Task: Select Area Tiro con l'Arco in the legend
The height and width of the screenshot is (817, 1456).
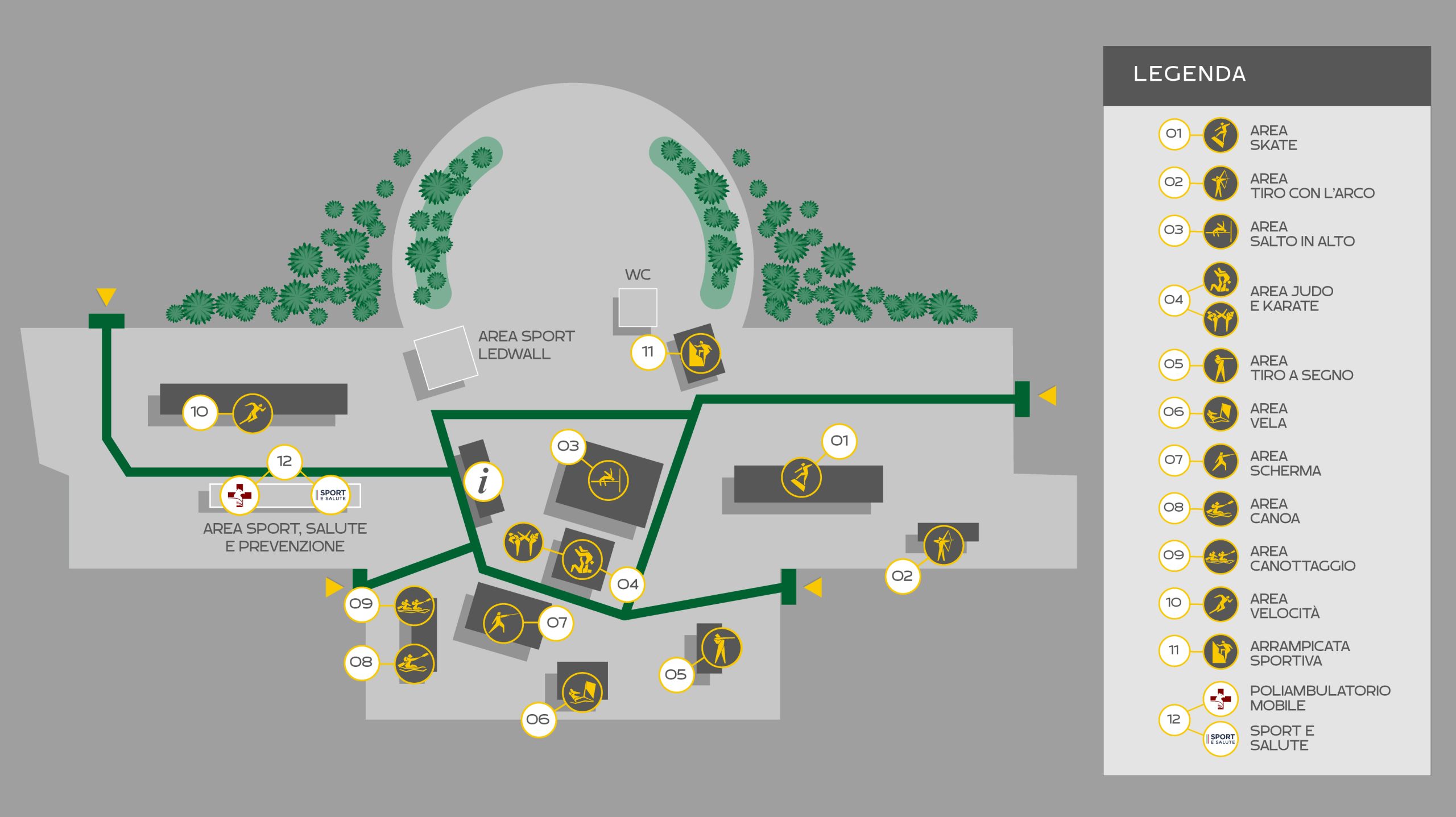Action: click(x=1312, y=186)
